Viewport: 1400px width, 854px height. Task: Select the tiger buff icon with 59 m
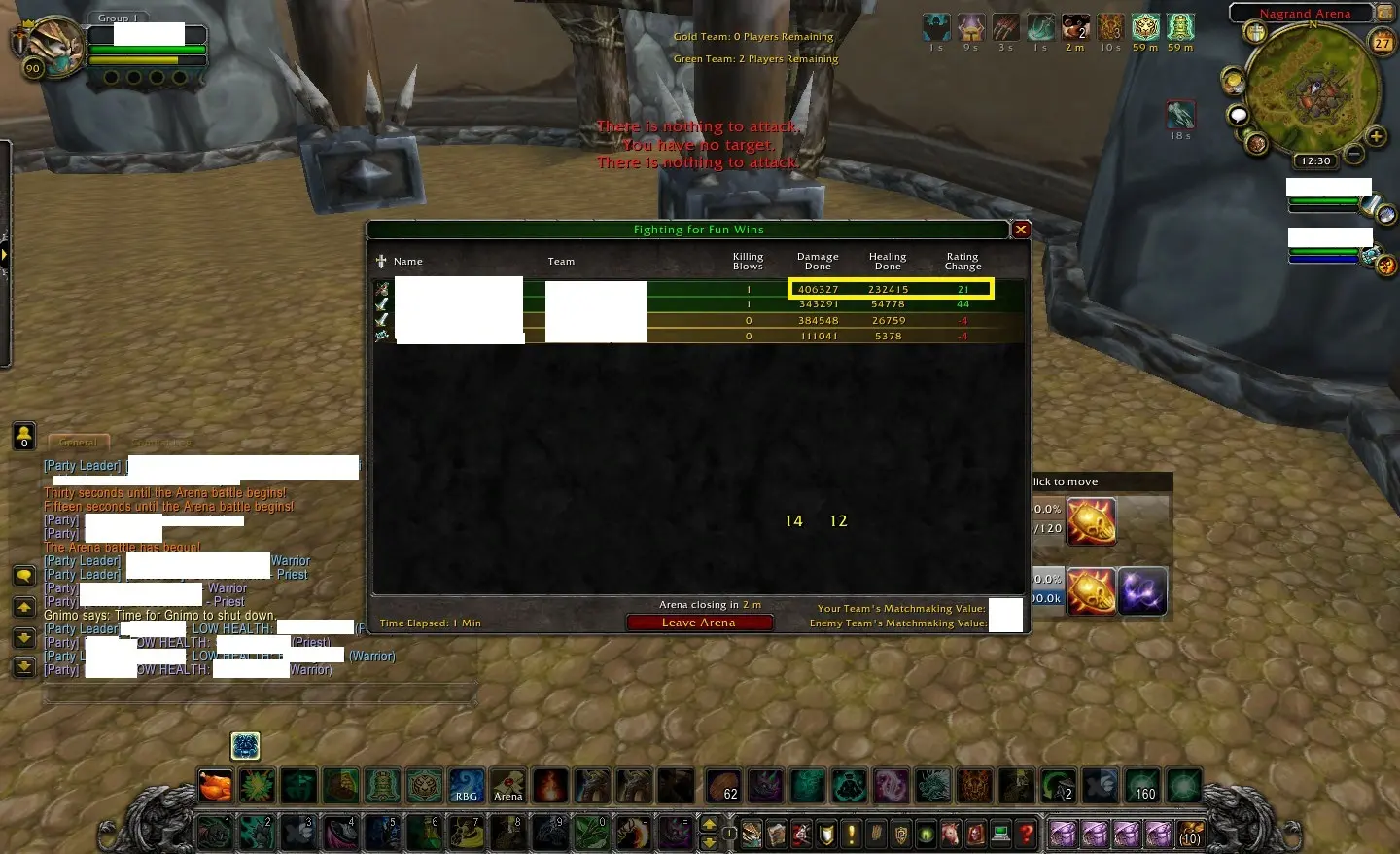(1145, 27)
